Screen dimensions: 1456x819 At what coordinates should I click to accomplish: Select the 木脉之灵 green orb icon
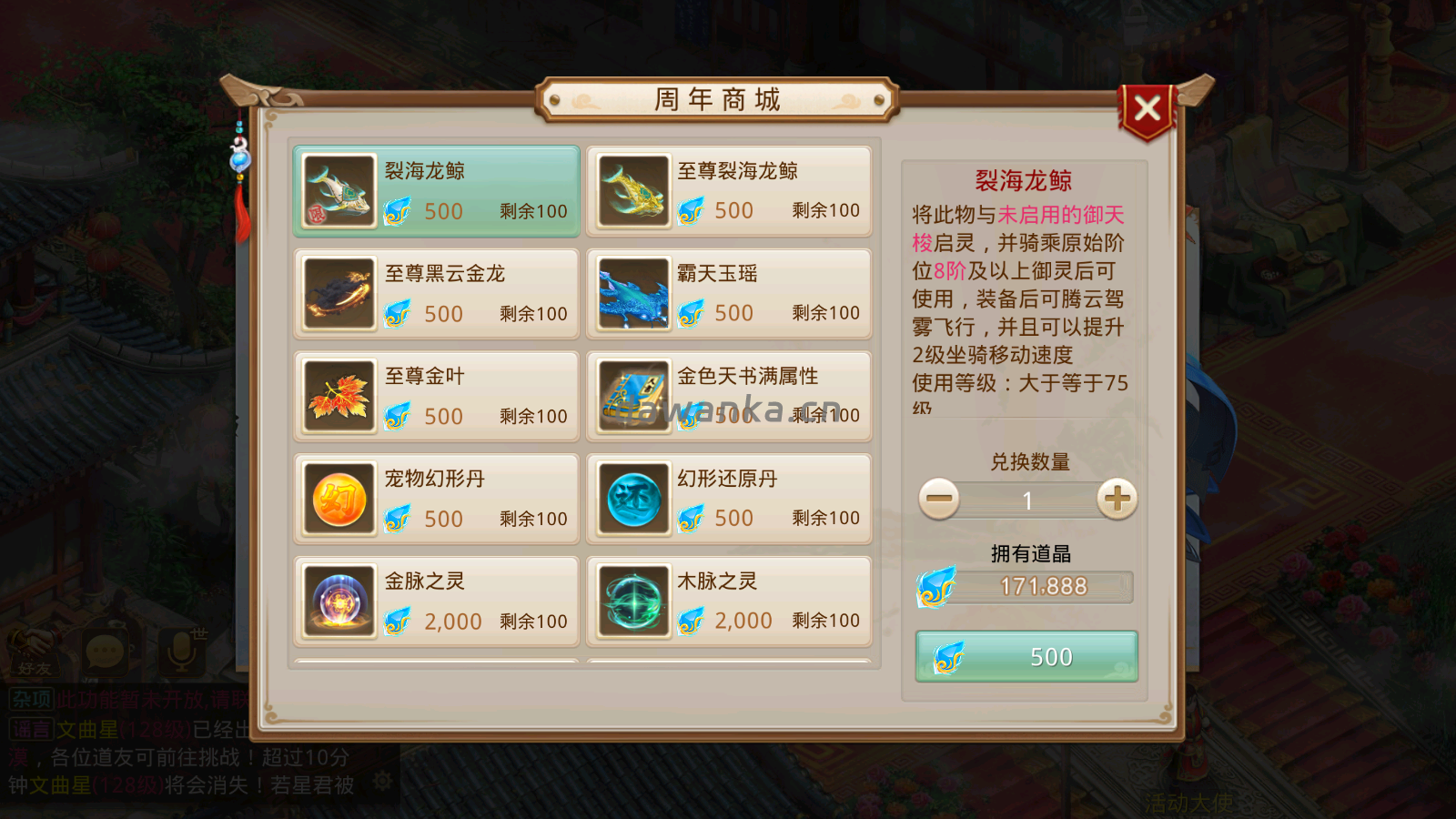pos(632,601)
